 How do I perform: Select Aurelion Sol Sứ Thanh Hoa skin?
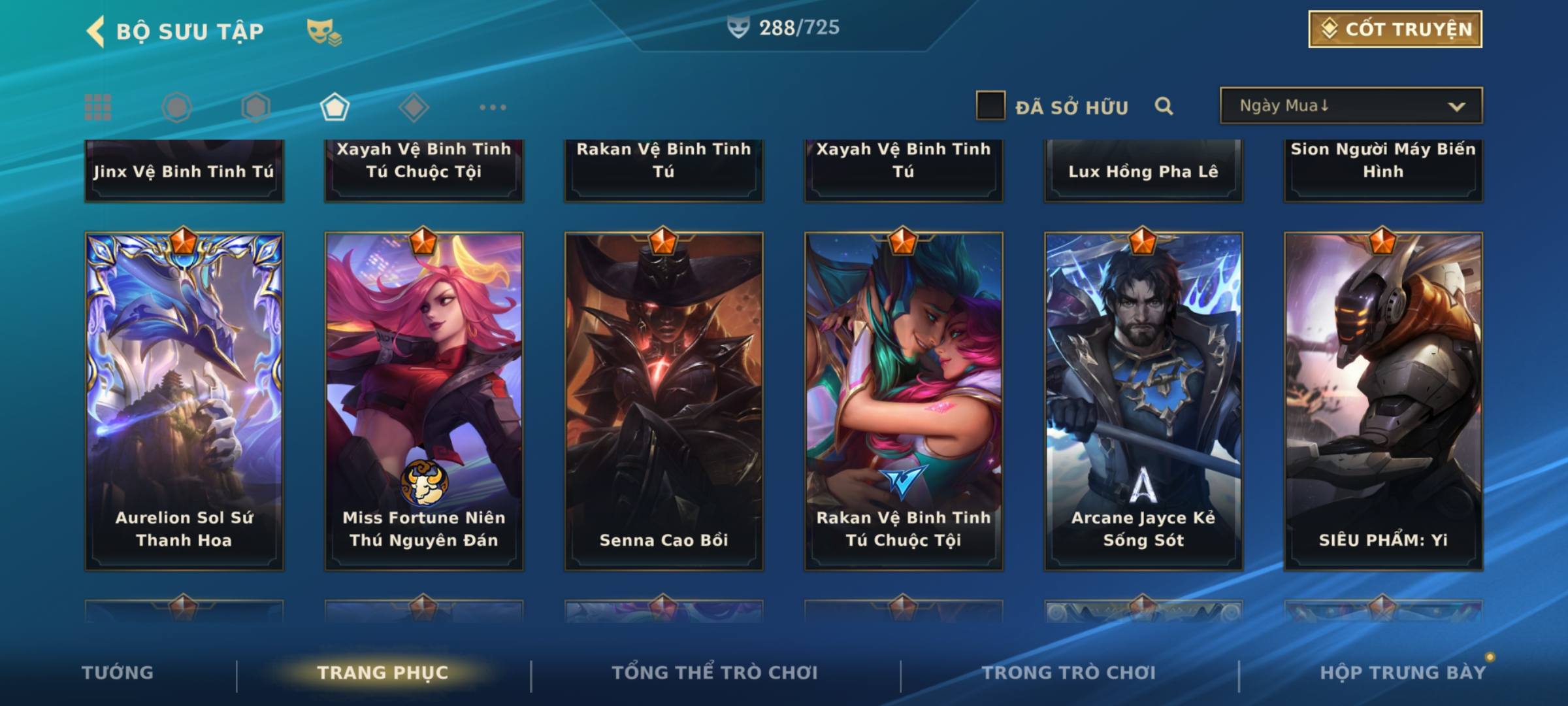click(x=184, y=401)
